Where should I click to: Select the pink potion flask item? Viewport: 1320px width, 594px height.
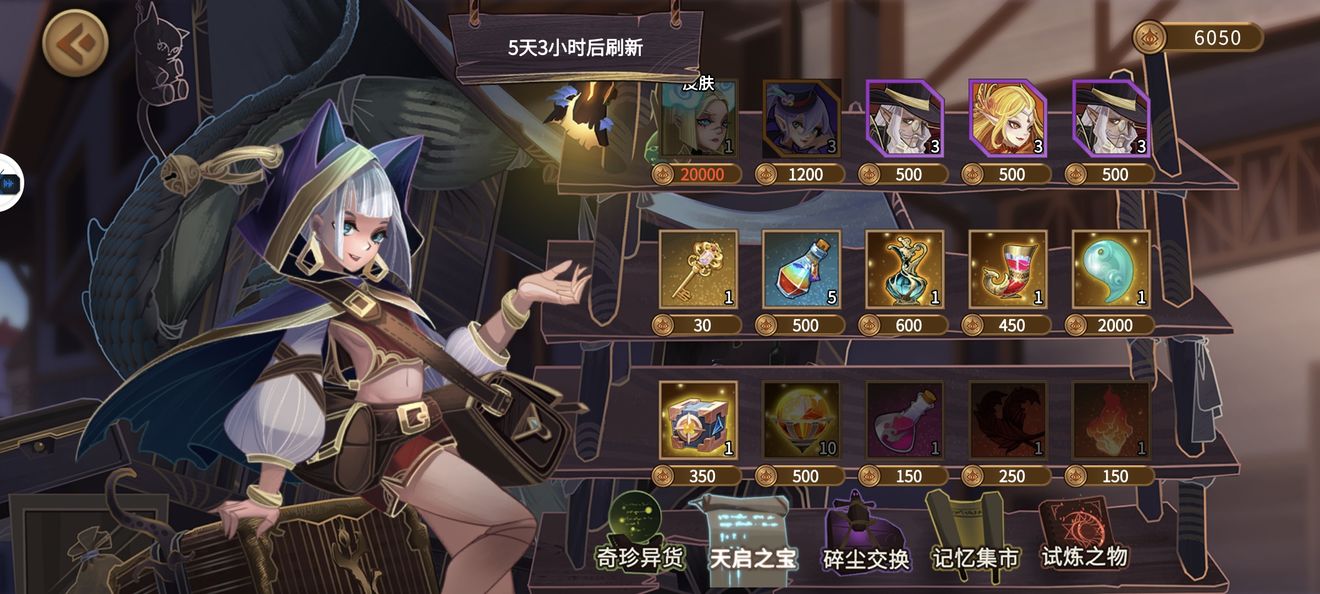[905, 421]
